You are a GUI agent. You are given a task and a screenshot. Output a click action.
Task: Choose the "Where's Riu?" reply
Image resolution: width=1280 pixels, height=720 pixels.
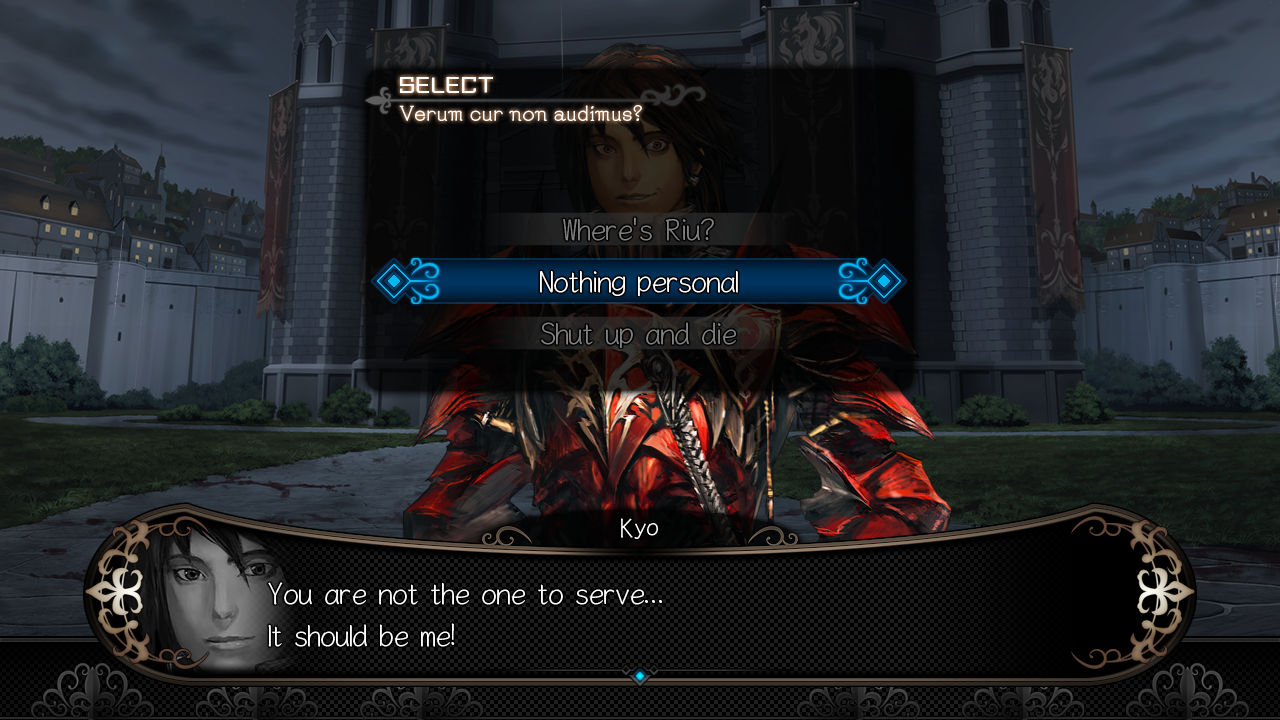[638, 231]
